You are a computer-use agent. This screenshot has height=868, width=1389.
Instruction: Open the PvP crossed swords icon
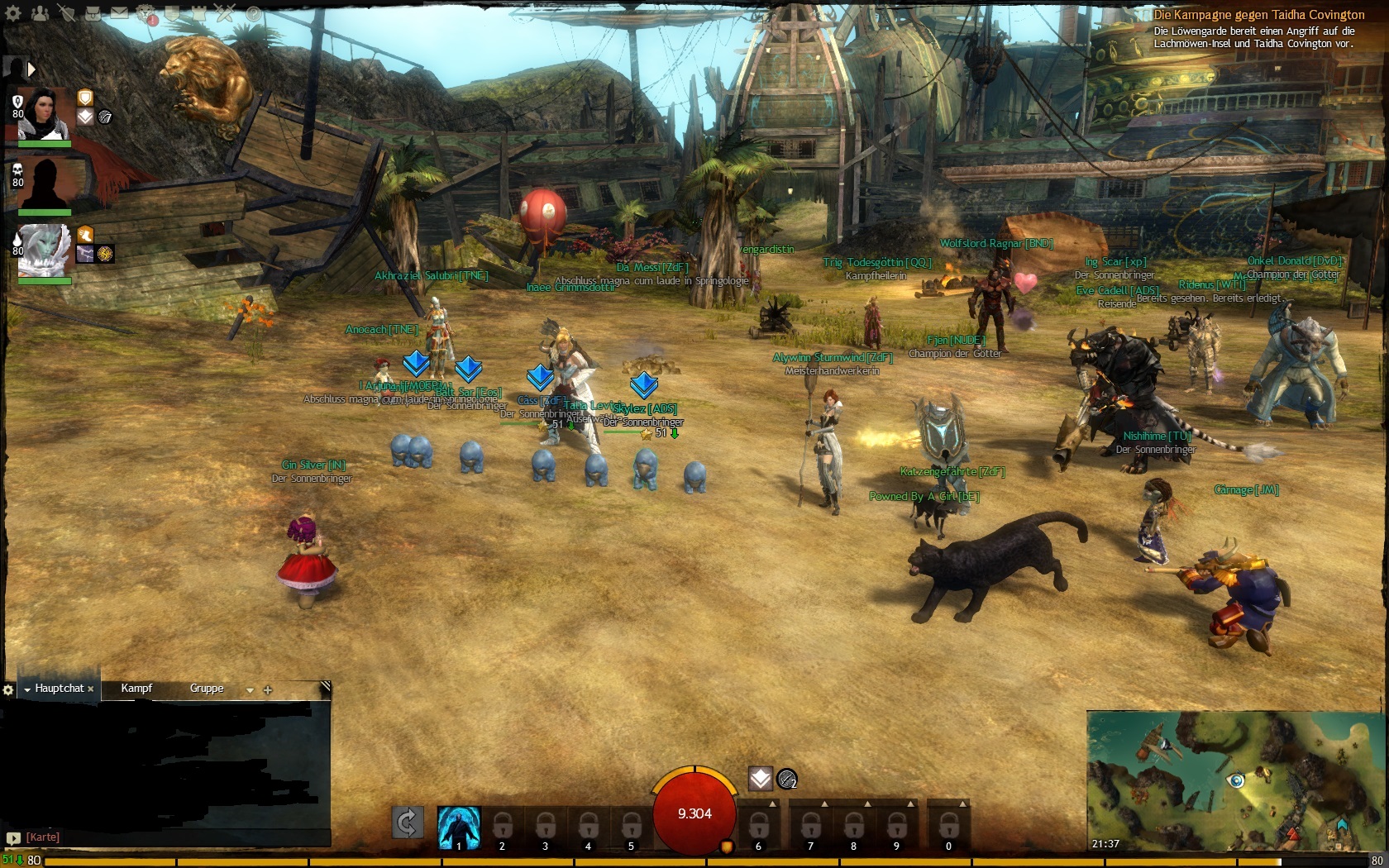pyautogui.click(x=226, y=13)
